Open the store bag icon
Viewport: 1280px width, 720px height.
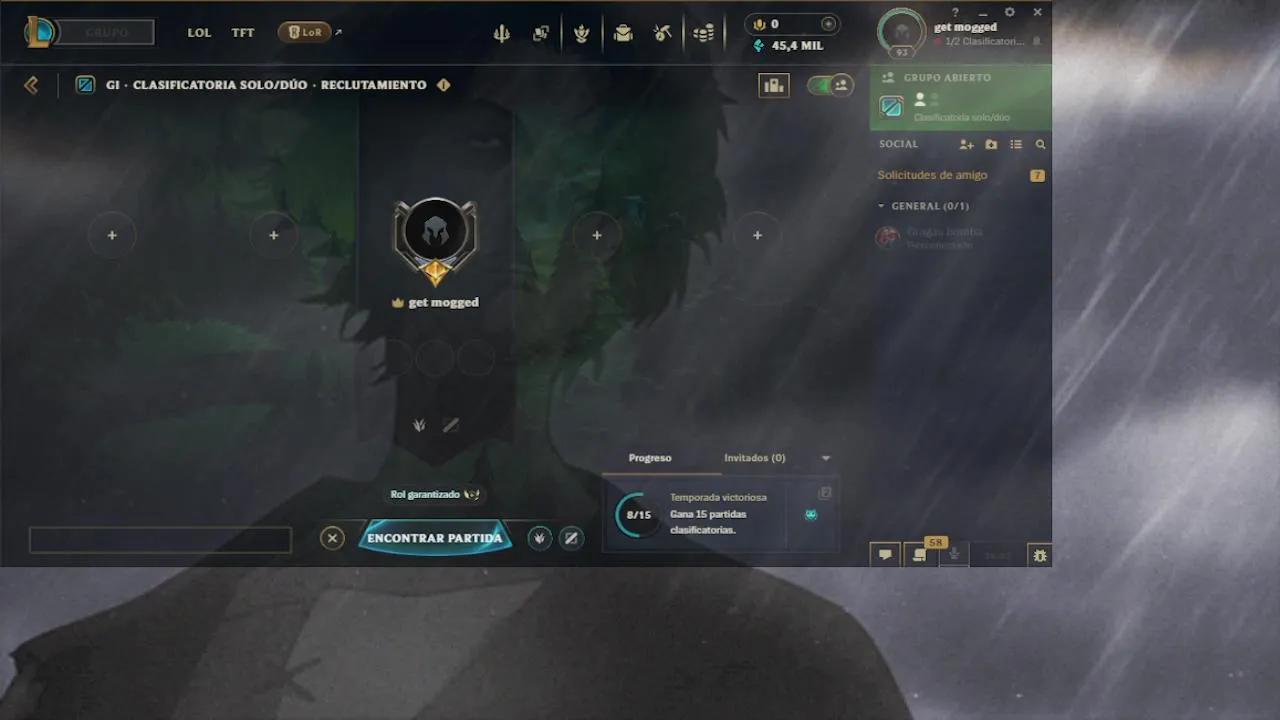click(622, 33)
